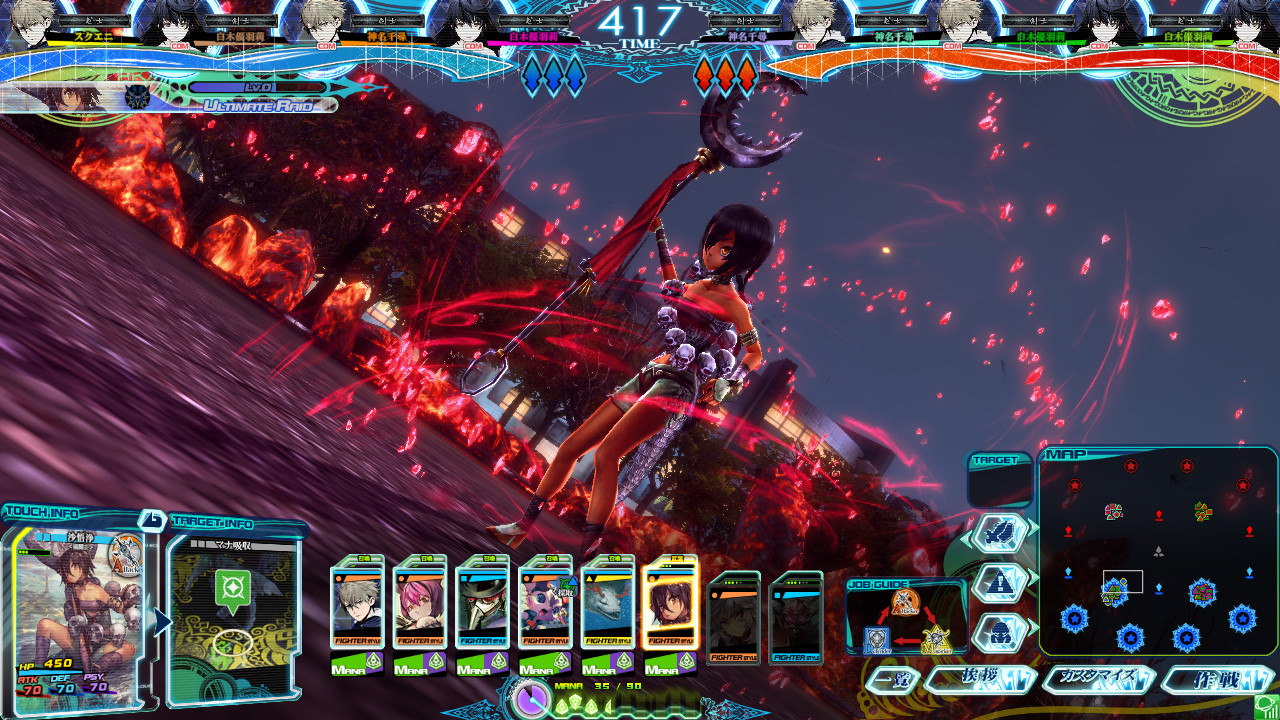Select the empty Target box
This screenshot has width=1280, height=720.
tap(1000, 485)
